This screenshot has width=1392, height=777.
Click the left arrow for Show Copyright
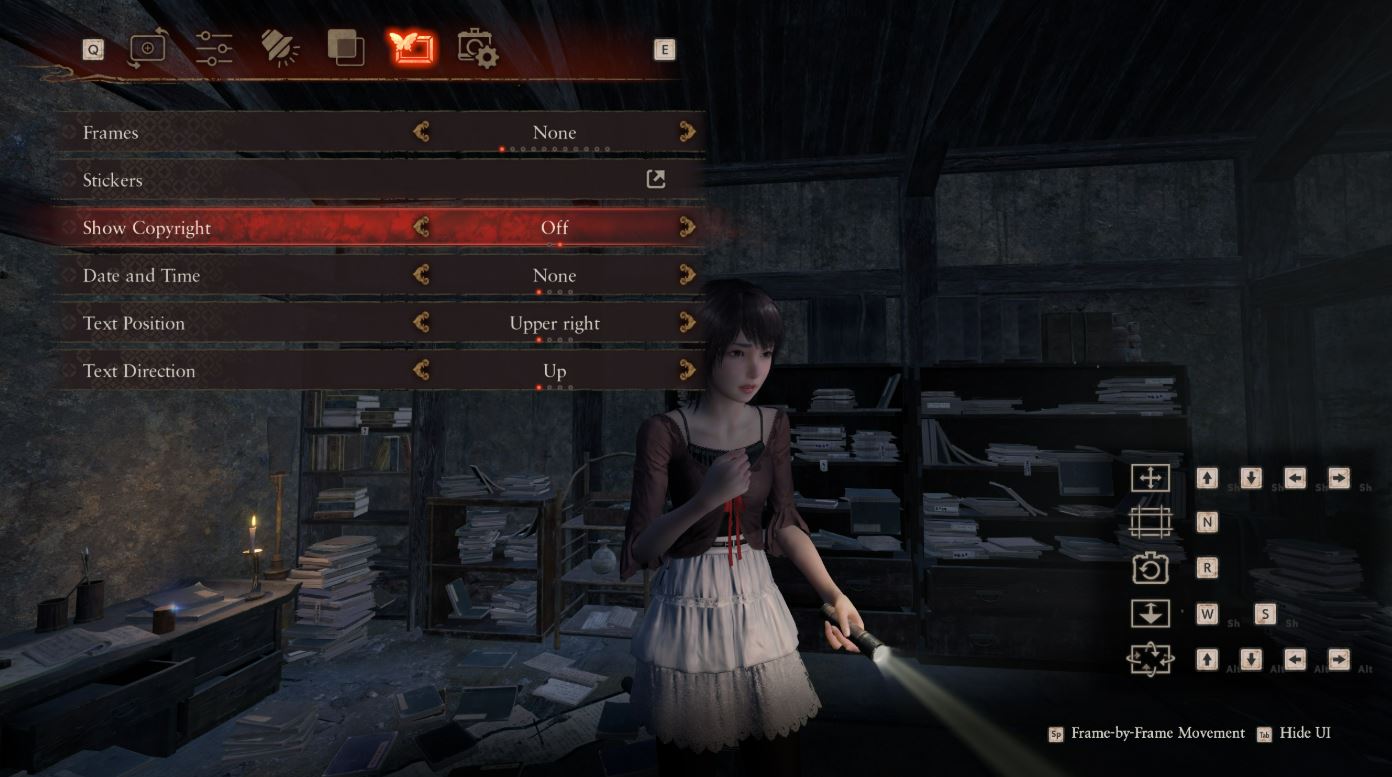click(x=421, y=227)
